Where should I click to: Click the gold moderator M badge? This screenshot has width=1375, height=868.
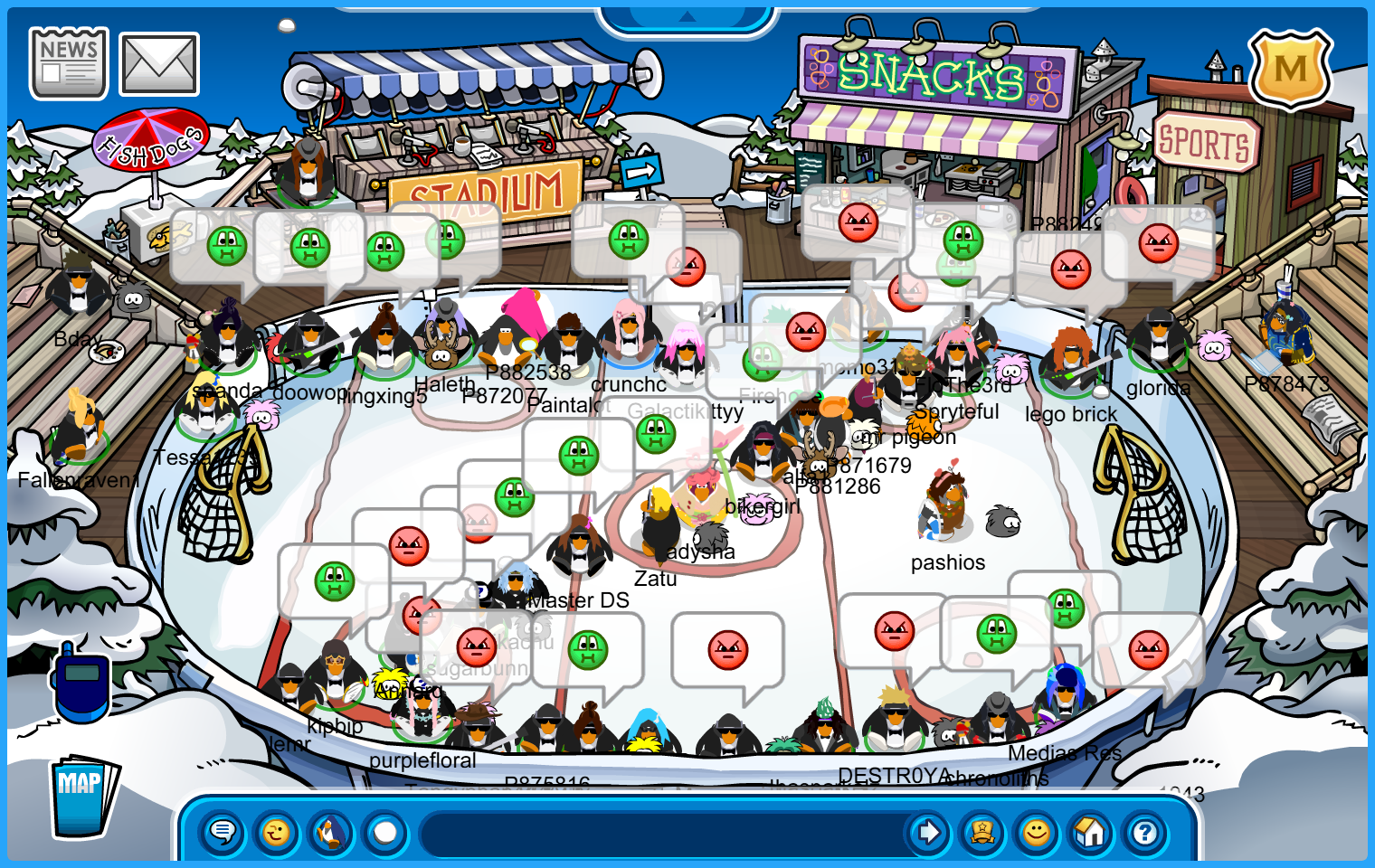[1290, 69]
